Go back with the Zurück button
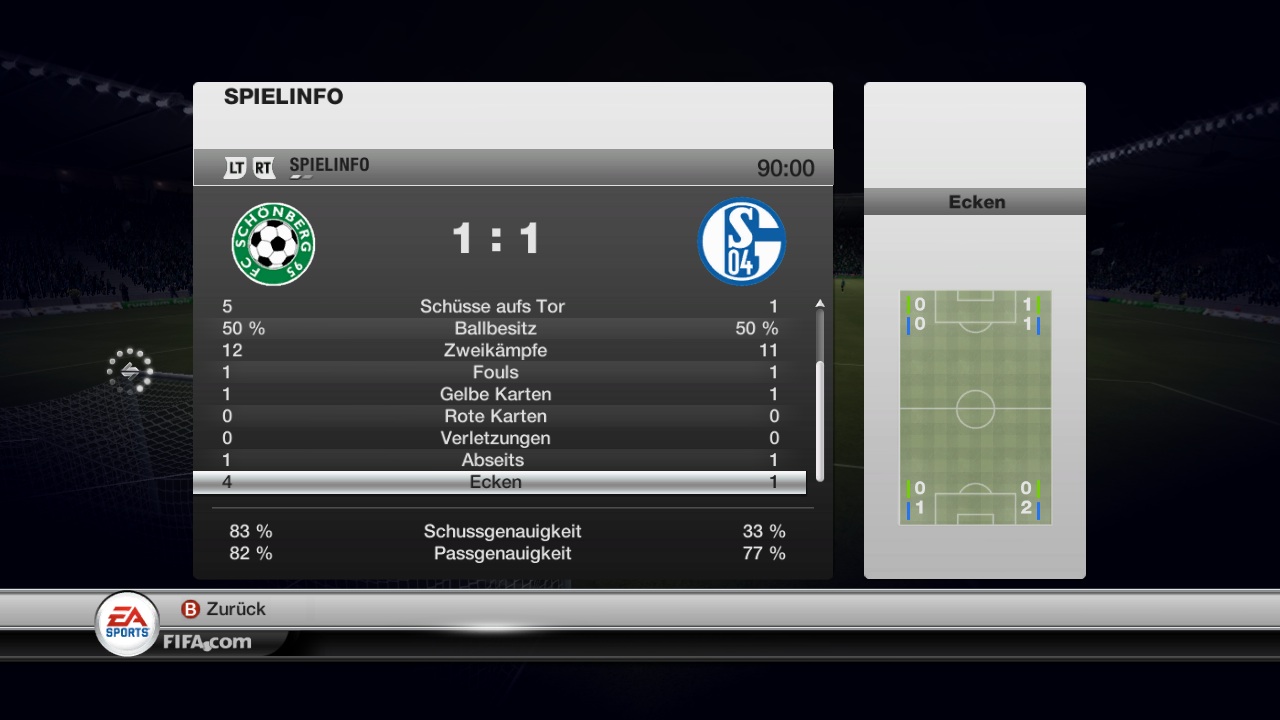Screen dimensions: 1280x720 coord(224,609)
